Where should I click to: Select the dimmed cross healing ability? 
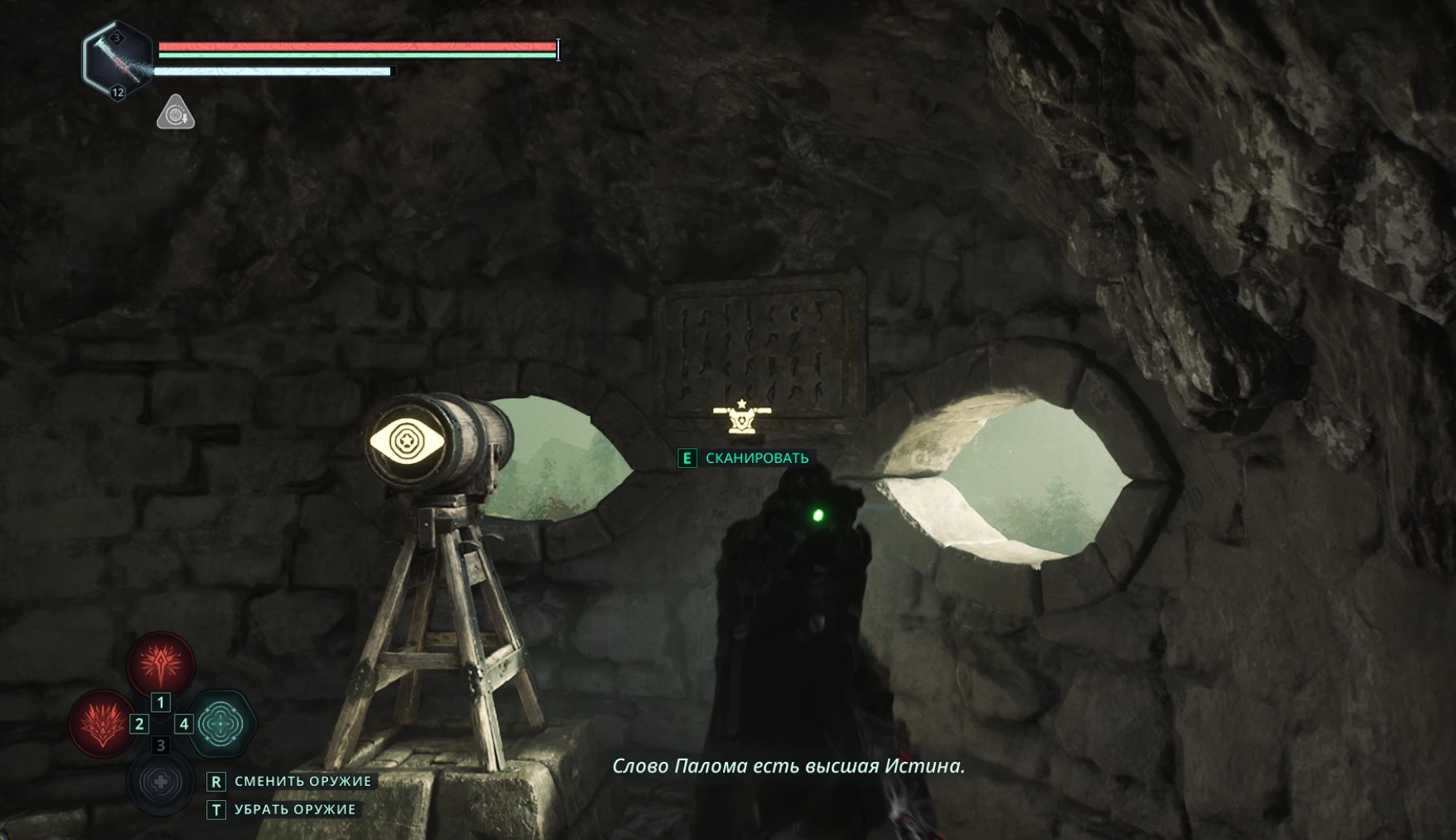click(160, 783)
